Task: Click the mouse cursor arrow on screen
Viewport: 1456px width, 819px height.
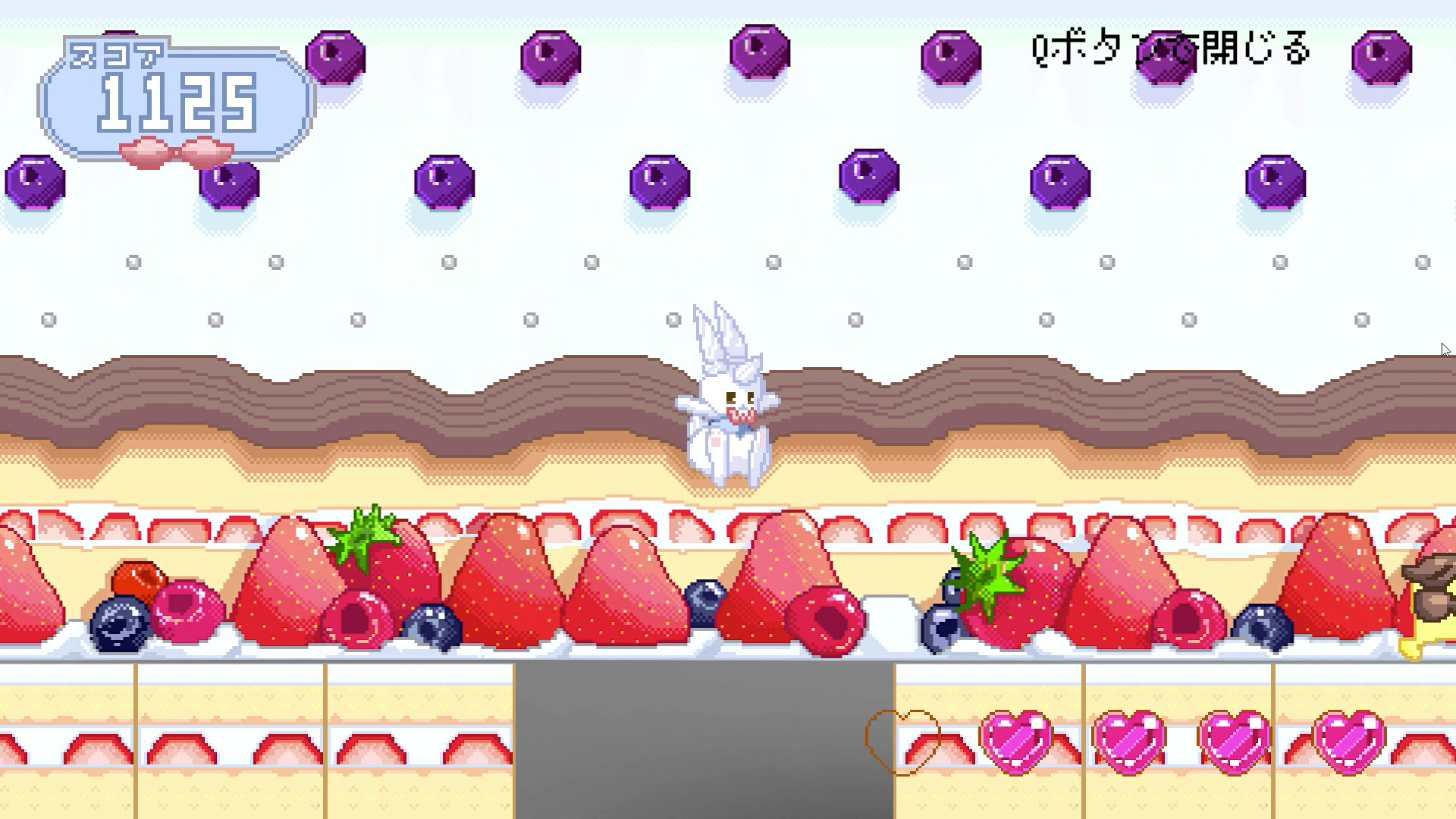Action: click(1445, 349)
